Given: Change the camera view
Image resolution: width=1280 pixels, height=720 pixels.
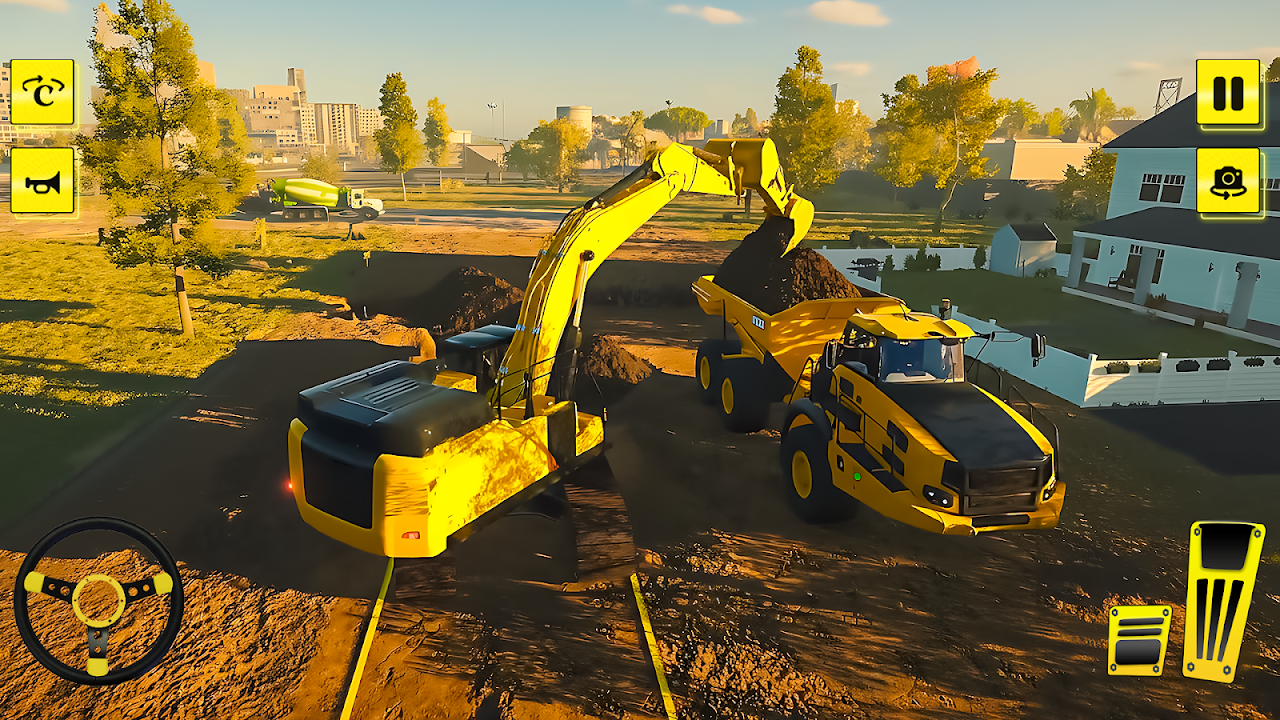Looking at the screenshot, I should (x=1228, y=181).
